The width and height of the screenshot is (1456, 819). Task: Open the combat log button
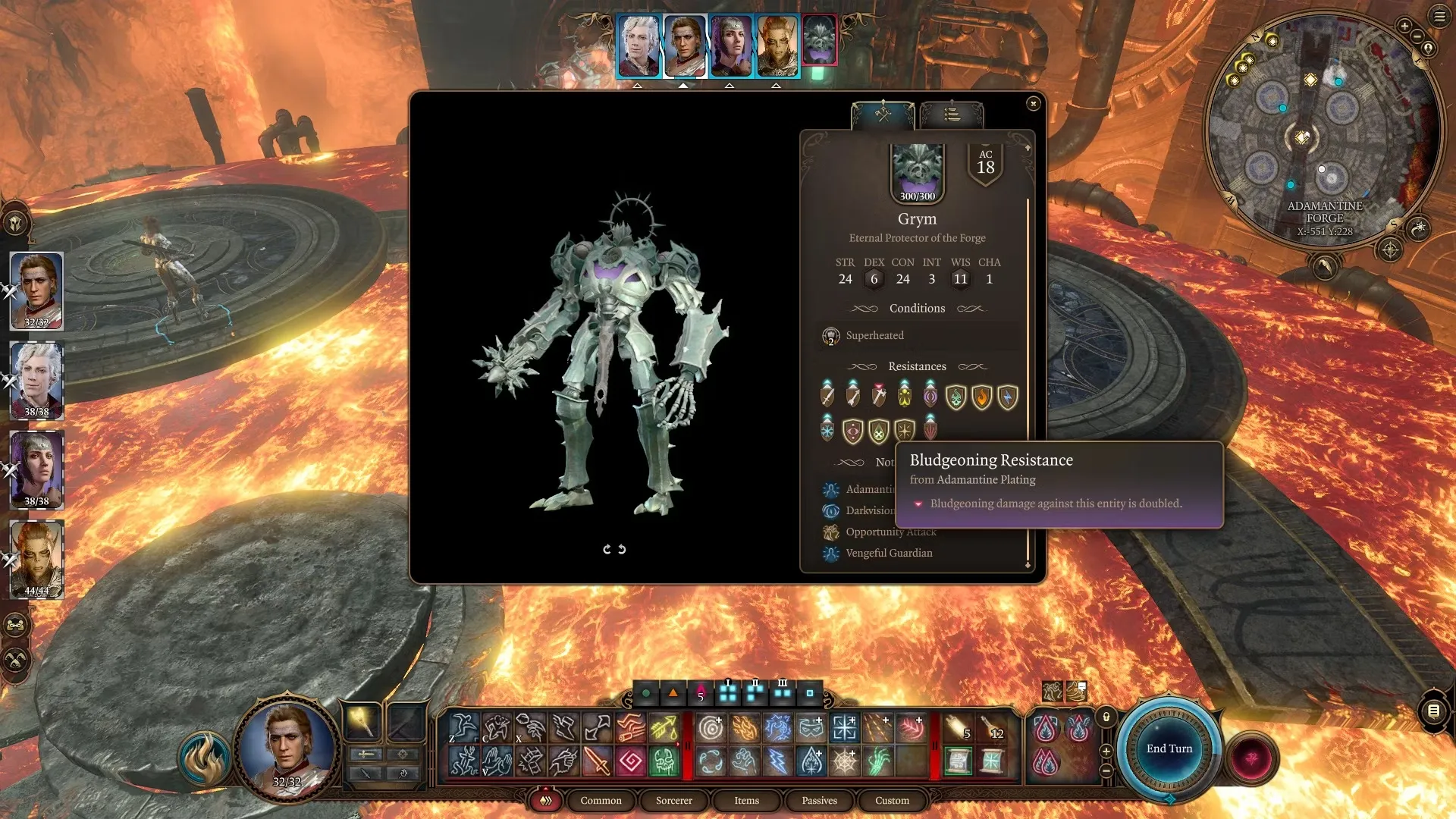tap(1433, 711)
